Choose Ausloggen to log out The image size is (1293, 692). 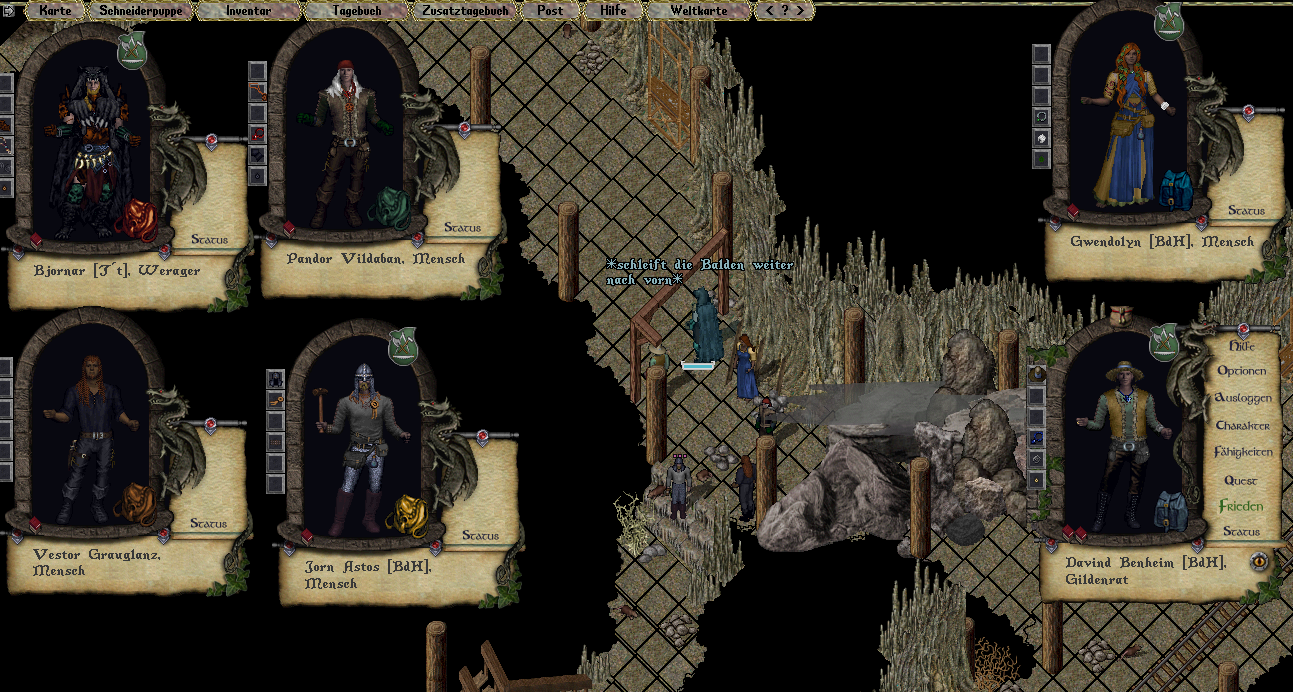[1242, 398]
